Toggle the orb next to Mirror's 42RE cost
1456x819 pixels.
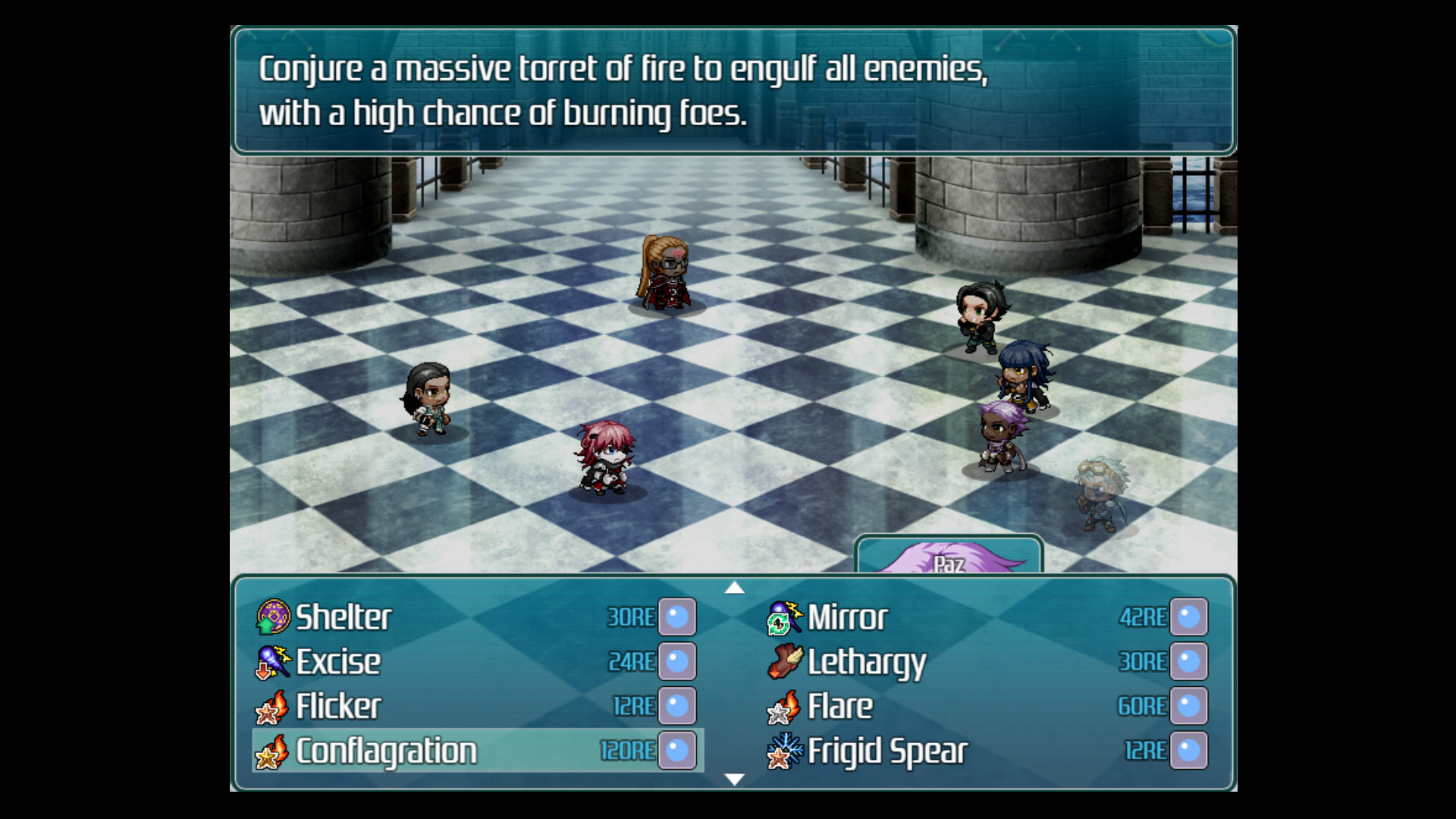[x=1188, y=617]
